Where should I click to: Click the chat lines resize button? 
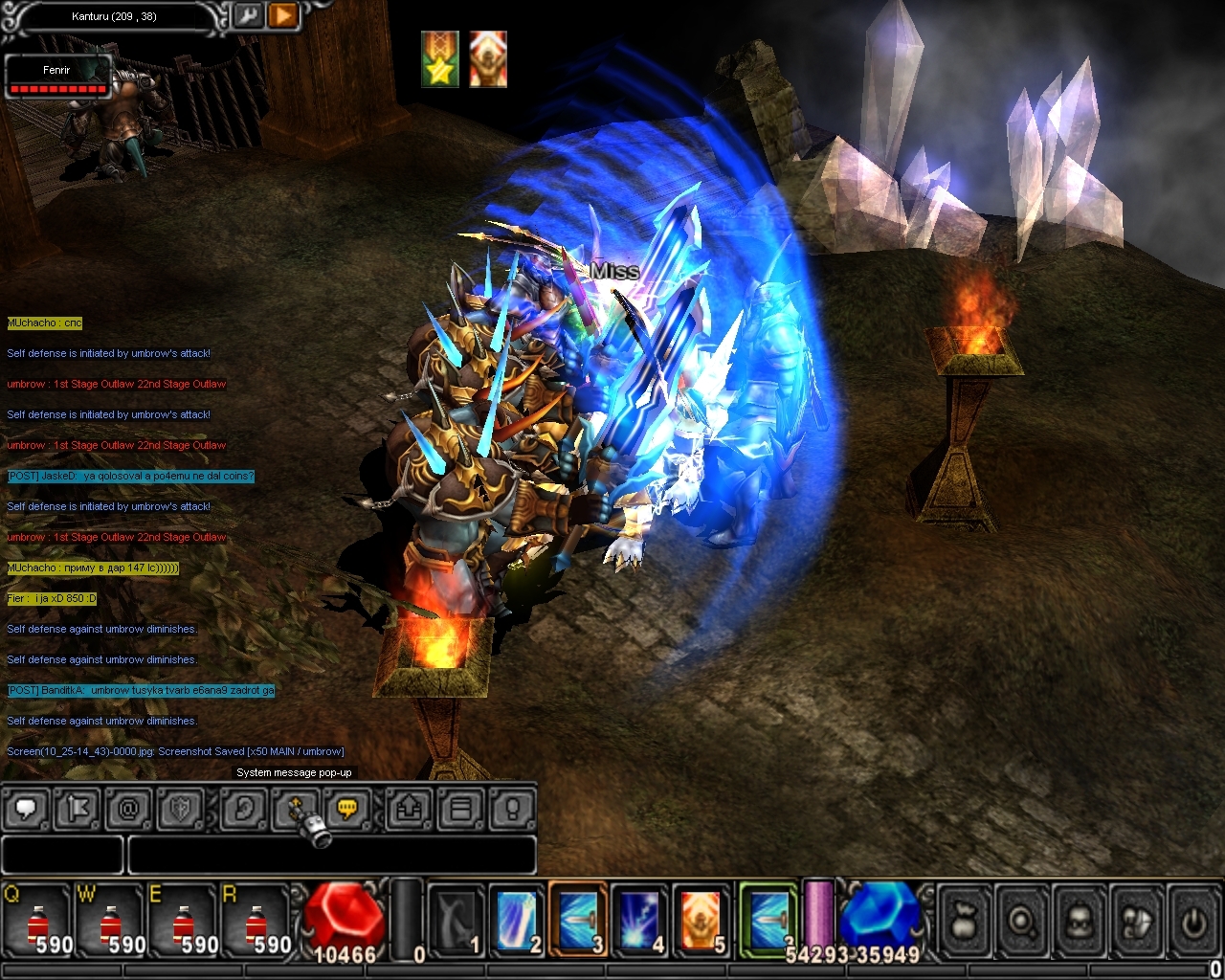point(460,810)
